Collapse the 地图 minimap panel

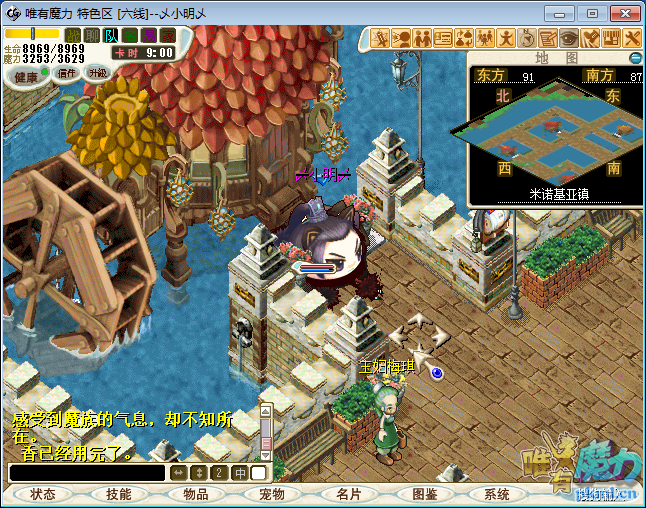click(635, 58)
